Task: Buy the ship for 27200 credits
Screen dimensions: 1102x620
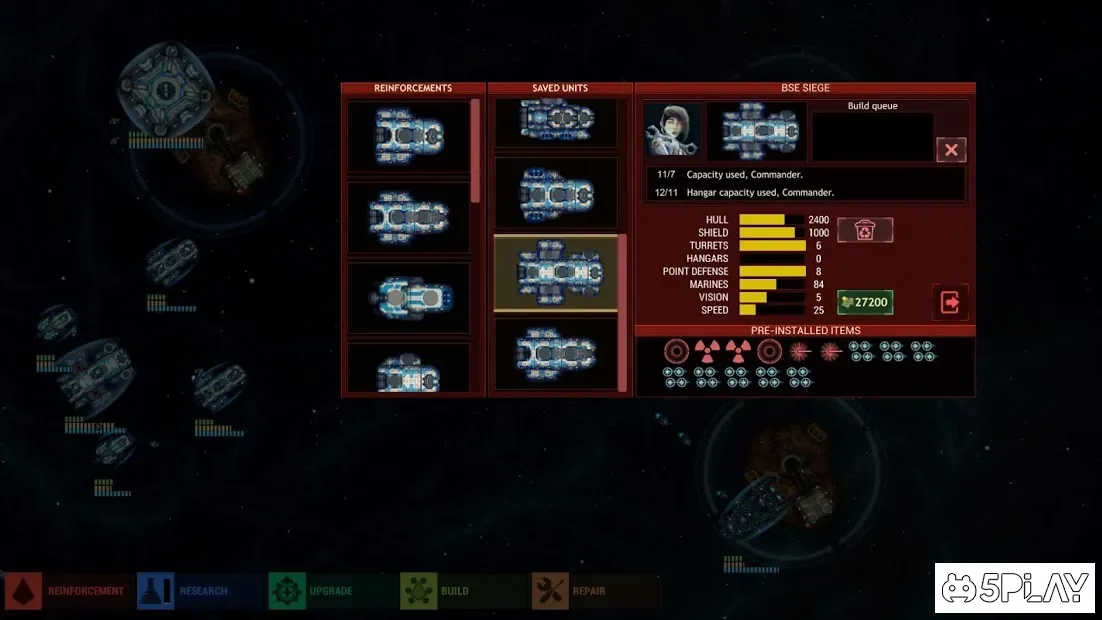Action: [865, 302]
